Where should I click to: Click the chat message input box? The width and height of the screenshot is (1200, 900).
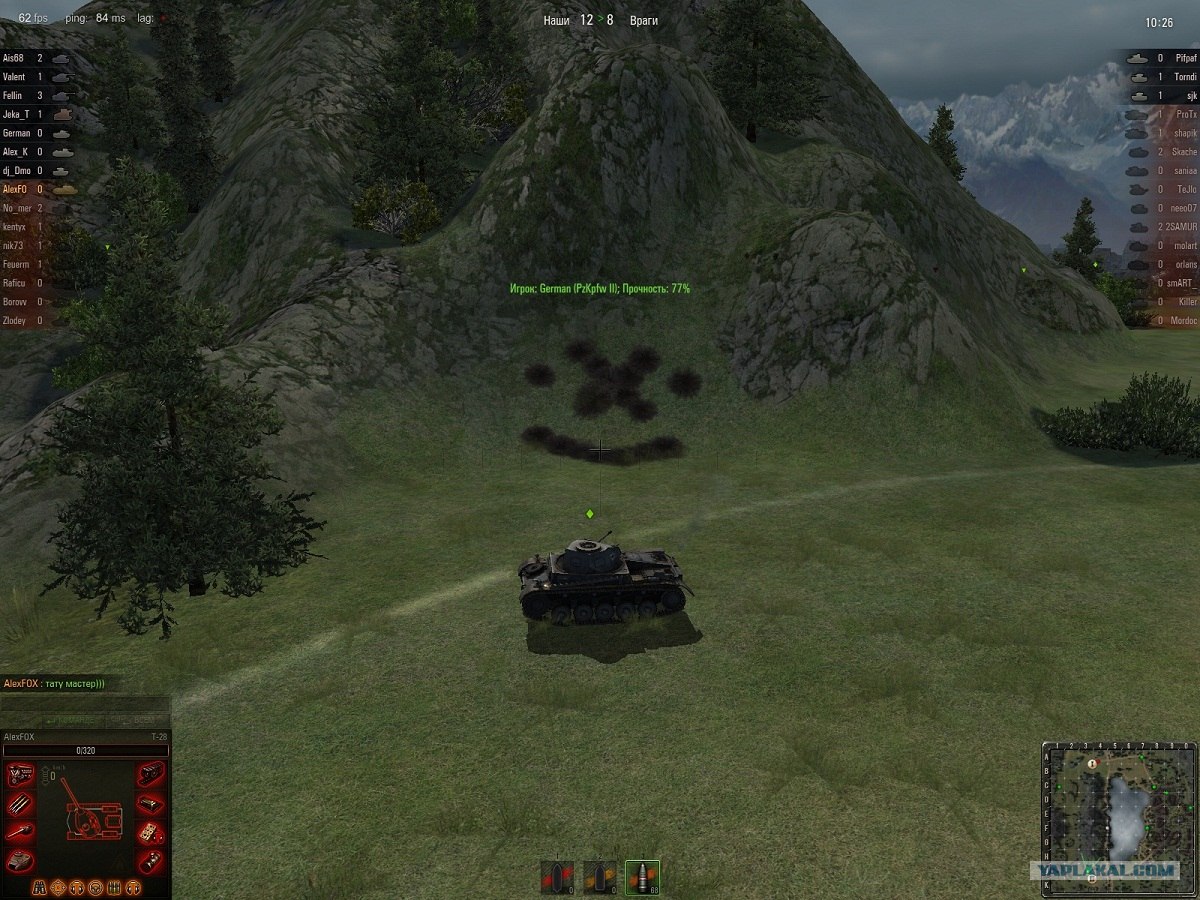click(x=85, y=703)
